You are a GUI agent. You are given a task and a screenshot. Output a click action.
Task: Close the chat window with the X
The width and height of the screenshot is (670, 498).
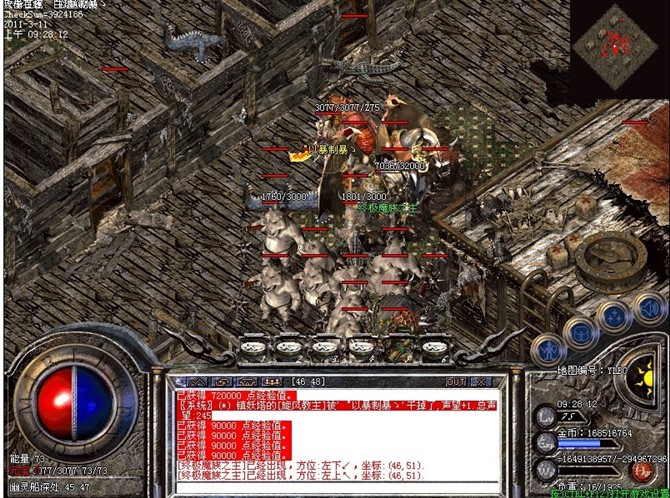tap(482, 381)
